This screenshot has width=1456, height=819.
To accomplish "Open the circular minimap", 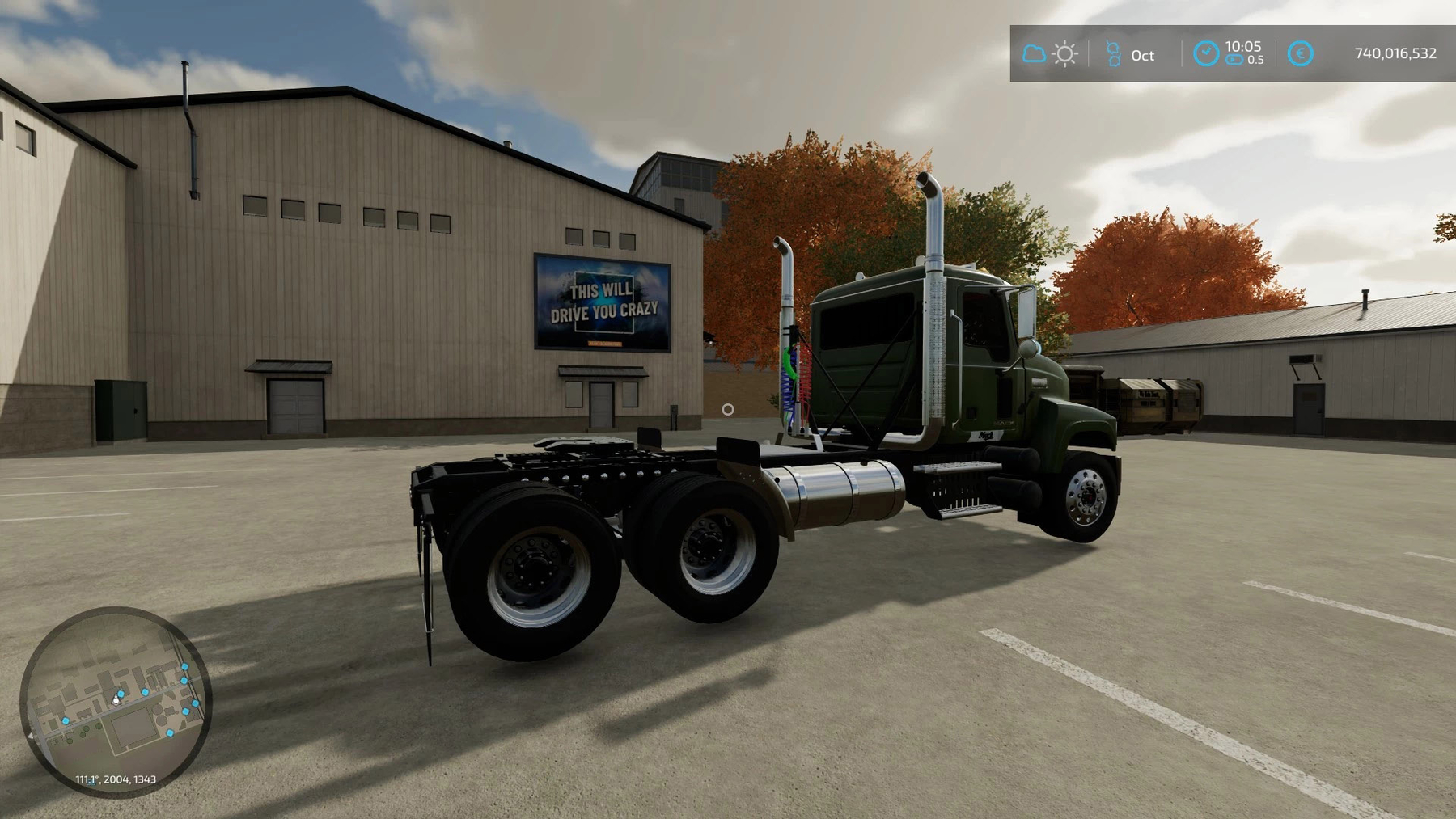I will [x=116, y=702].
